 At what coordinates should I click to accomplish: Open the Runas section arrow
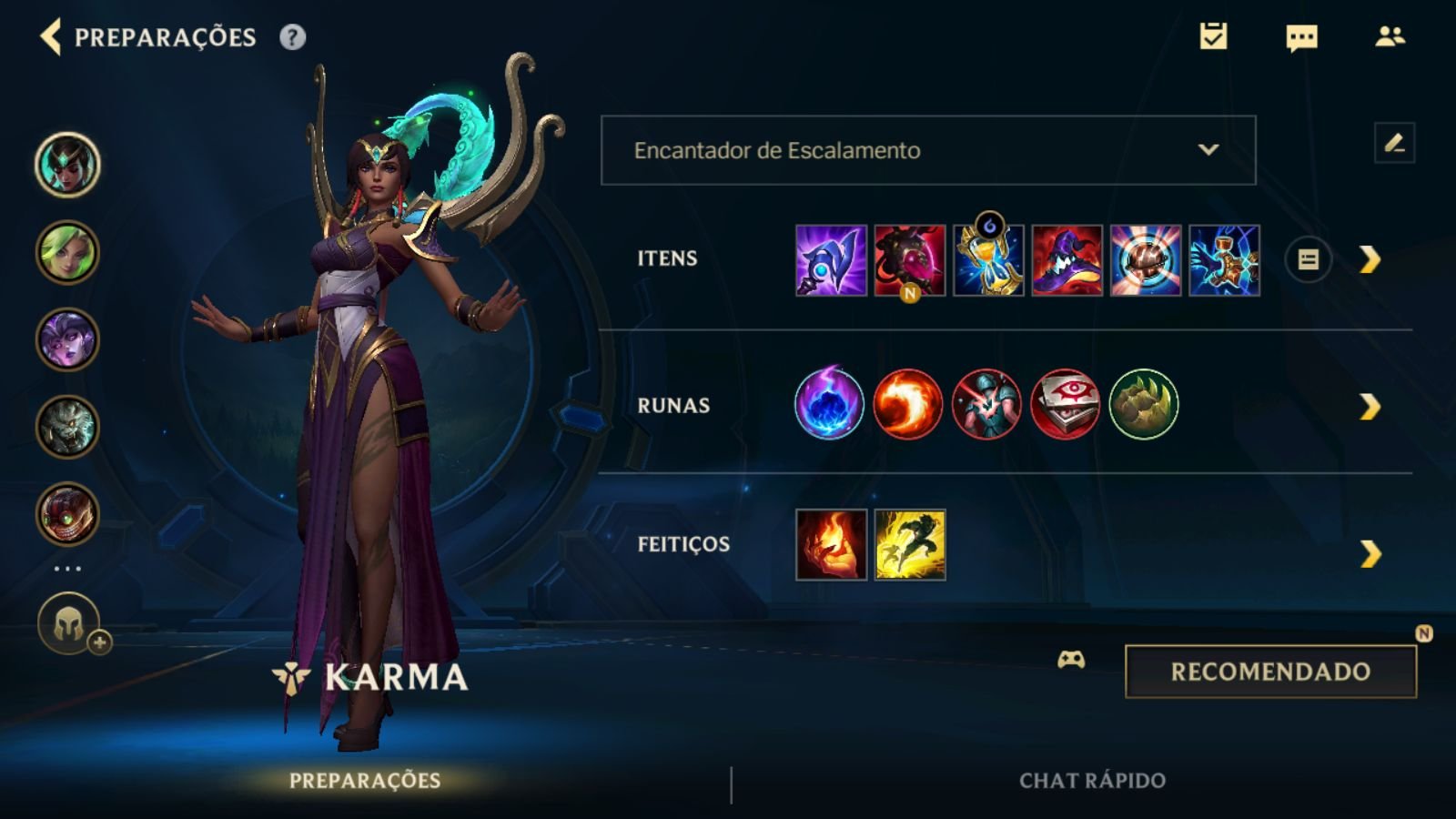point(1370,406)
